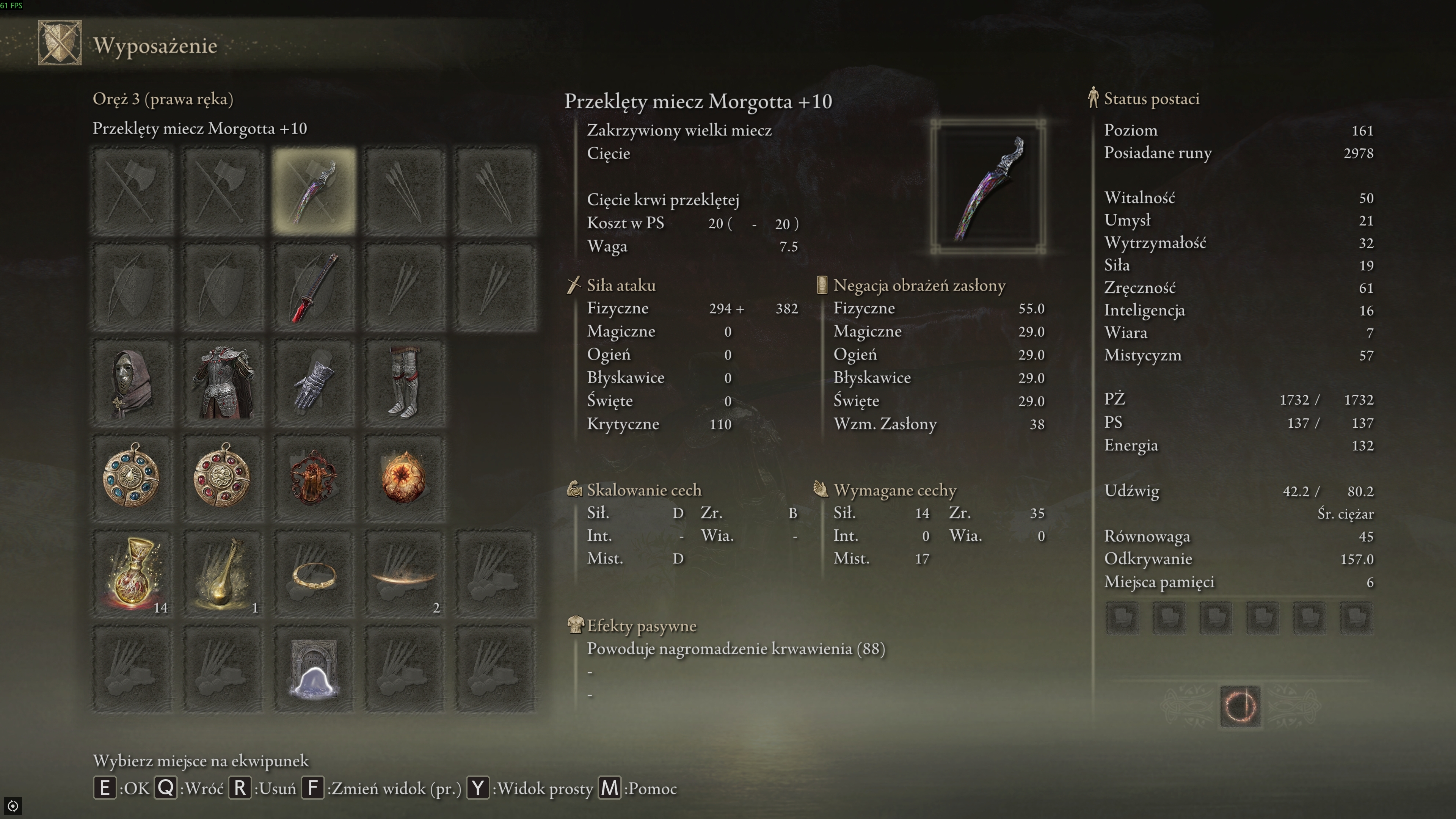
Task: Click the Wyposażenie crossed-swords shield icon
Action: pos(60,43)
